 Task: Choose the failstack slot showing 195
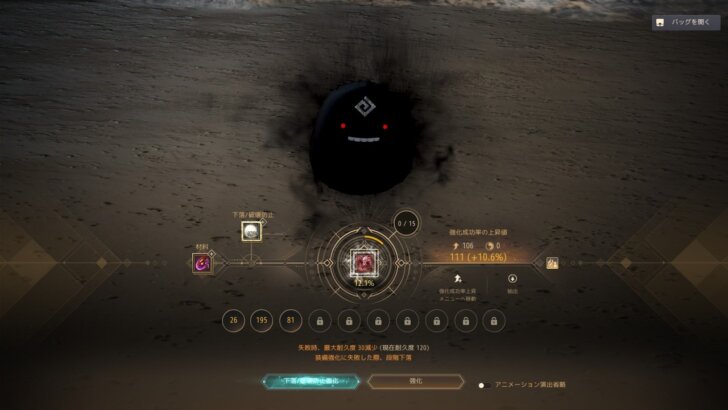pos(263,320)
